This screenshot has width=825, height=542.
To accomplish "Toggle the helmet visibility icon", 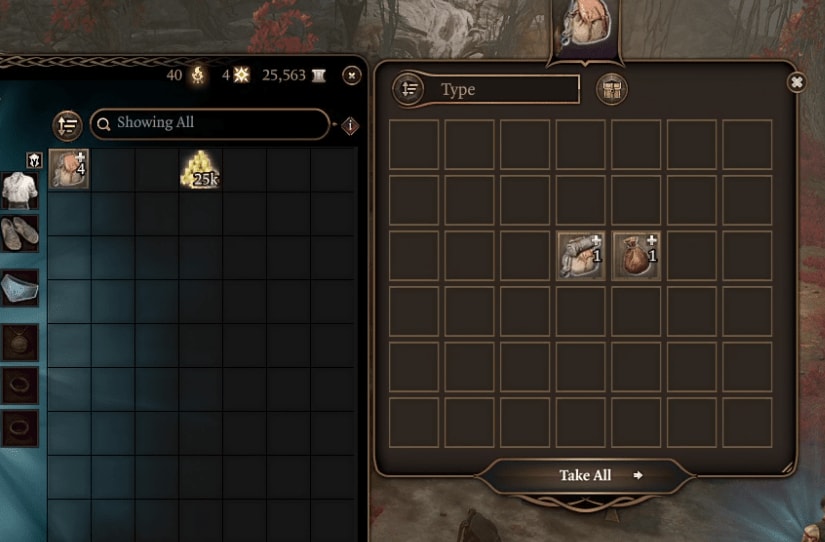I will click(x=33, y=160).
